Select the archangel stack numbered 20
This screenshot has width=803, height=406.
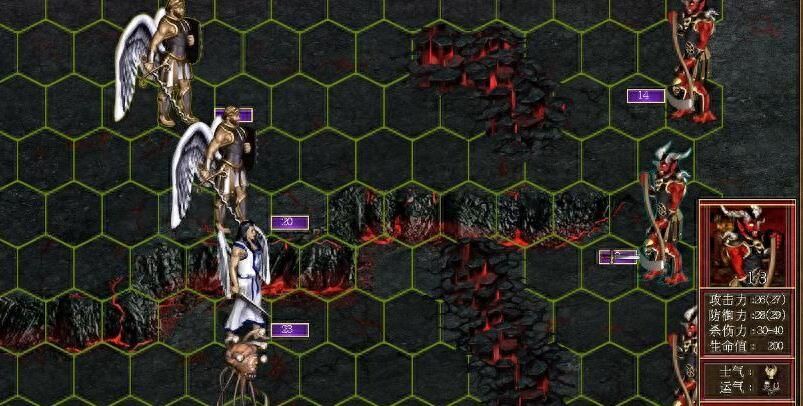click(x=220, y=165)
